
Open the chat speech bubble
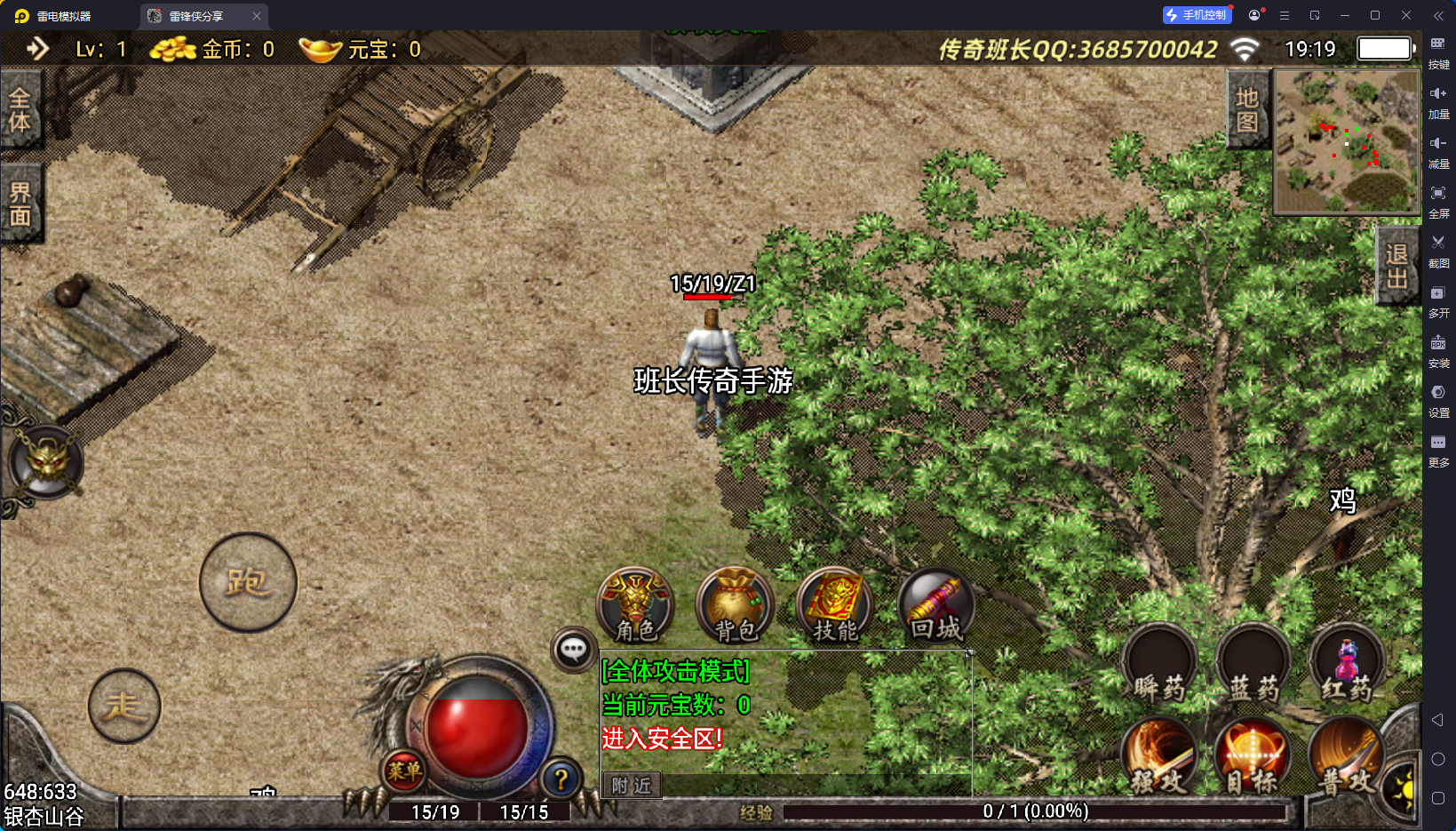click(573, 650)
